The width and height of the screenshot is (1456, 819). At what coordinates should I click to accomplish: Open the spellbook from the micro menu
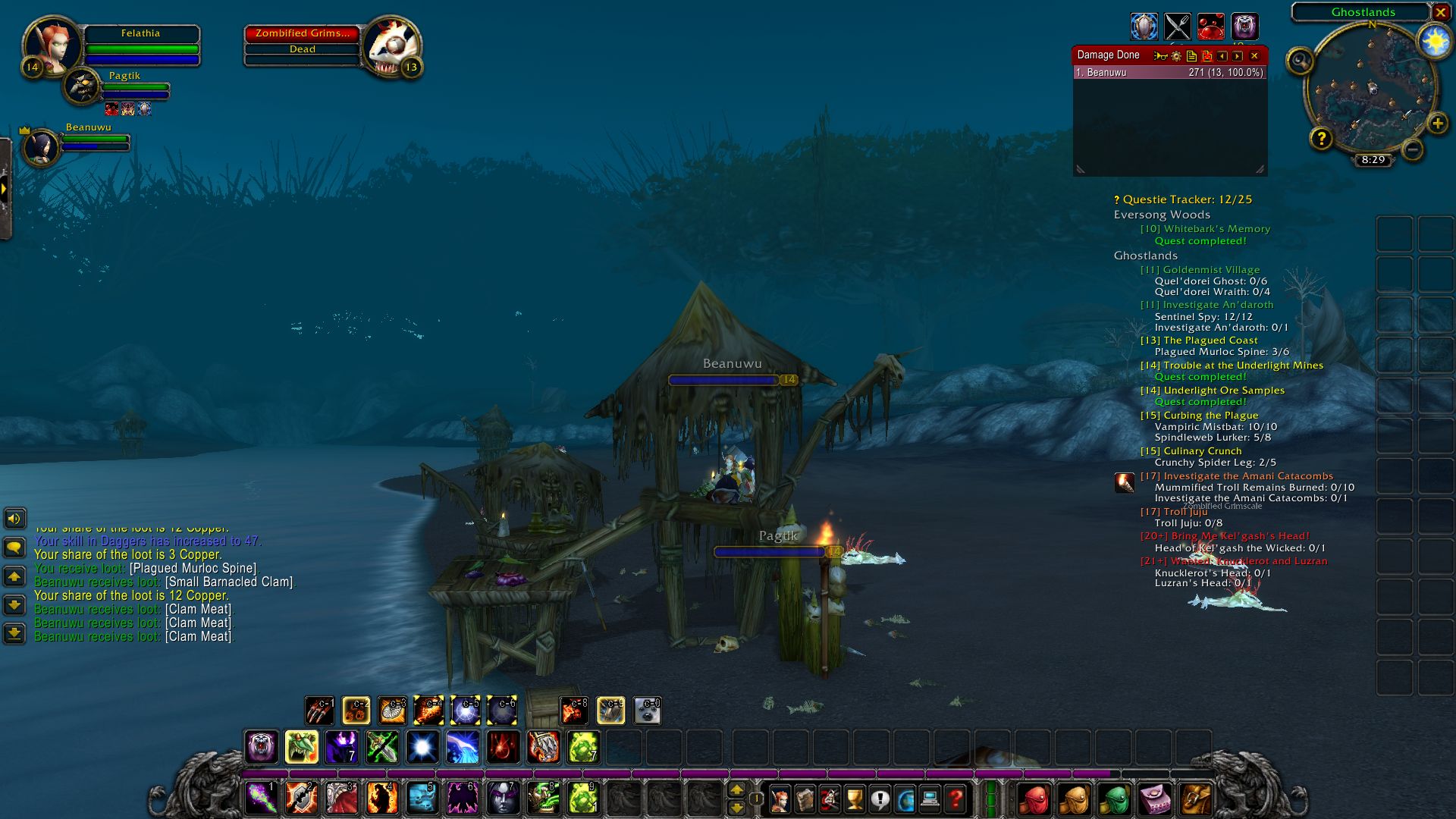(x=805, y=798)
